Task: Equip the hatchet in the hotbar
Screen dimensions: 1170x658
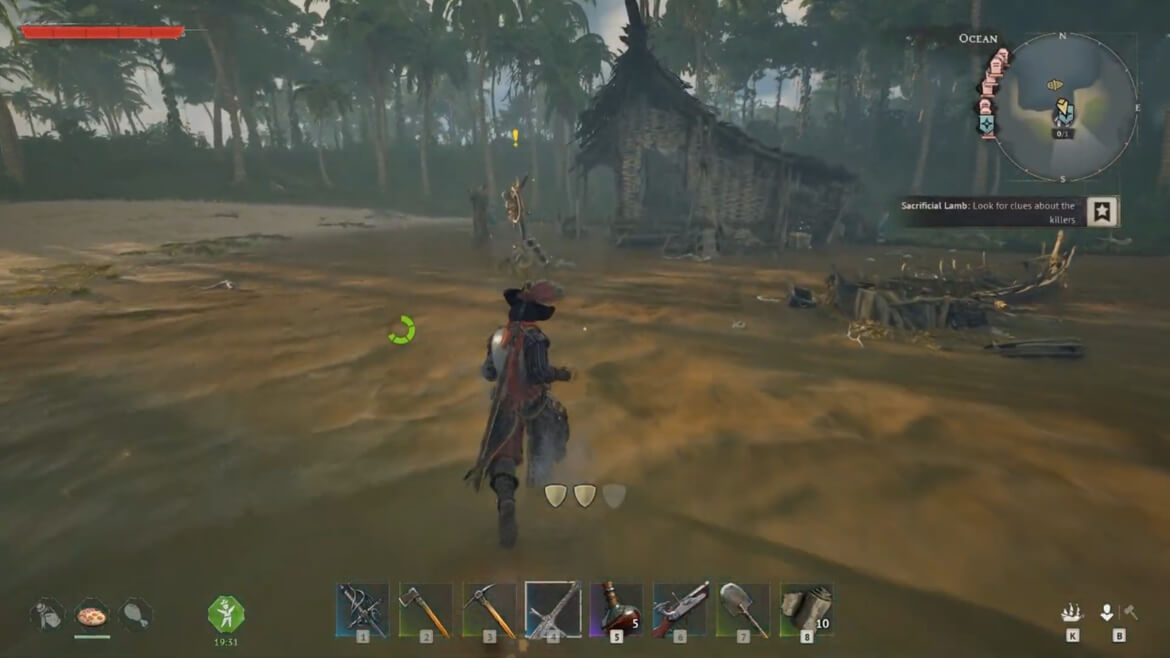Action: click(x=425, y=610)
